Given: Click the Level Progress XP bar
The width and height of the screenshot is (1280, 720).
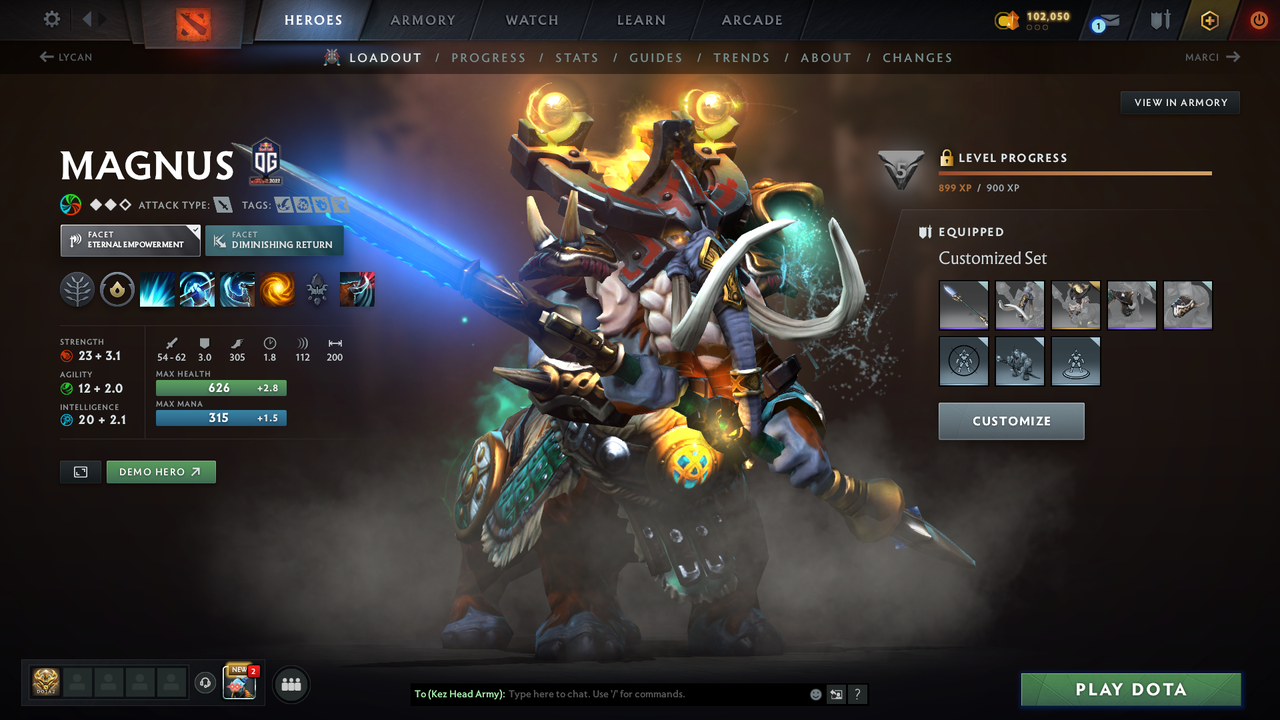Looking at the screenshot, I should [x=1075, y=173].
